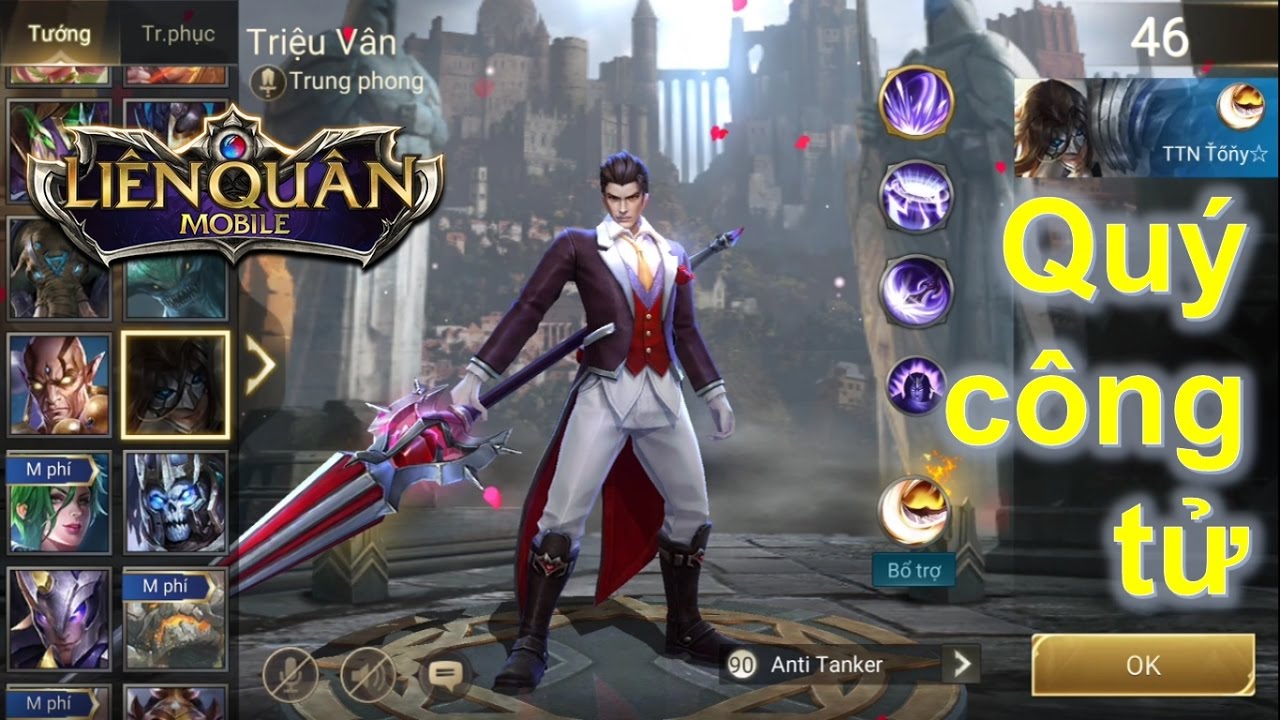Confirm hero selection with OK button
This screenshot has width=1280, height=720.
(x=1142, y=665)
